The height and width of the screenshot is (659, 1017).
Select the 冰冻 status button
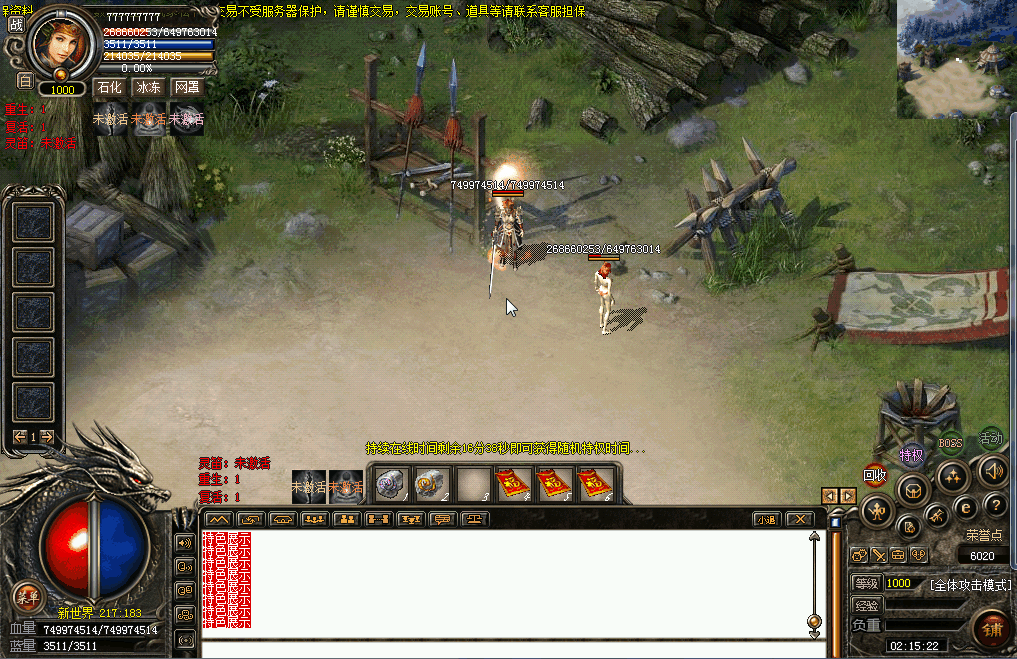pos(148,88)
